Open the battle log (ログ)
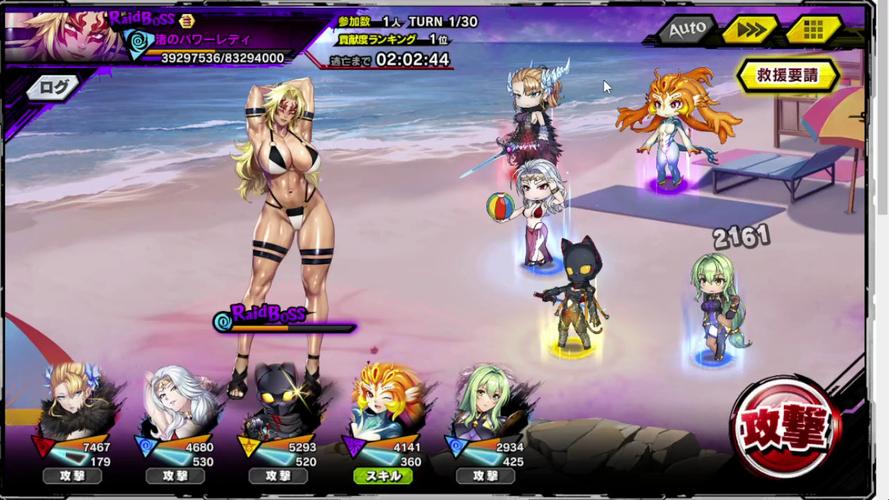Image resolution: width=889 pixels, height=500 pixels. (x=54, y=88)
